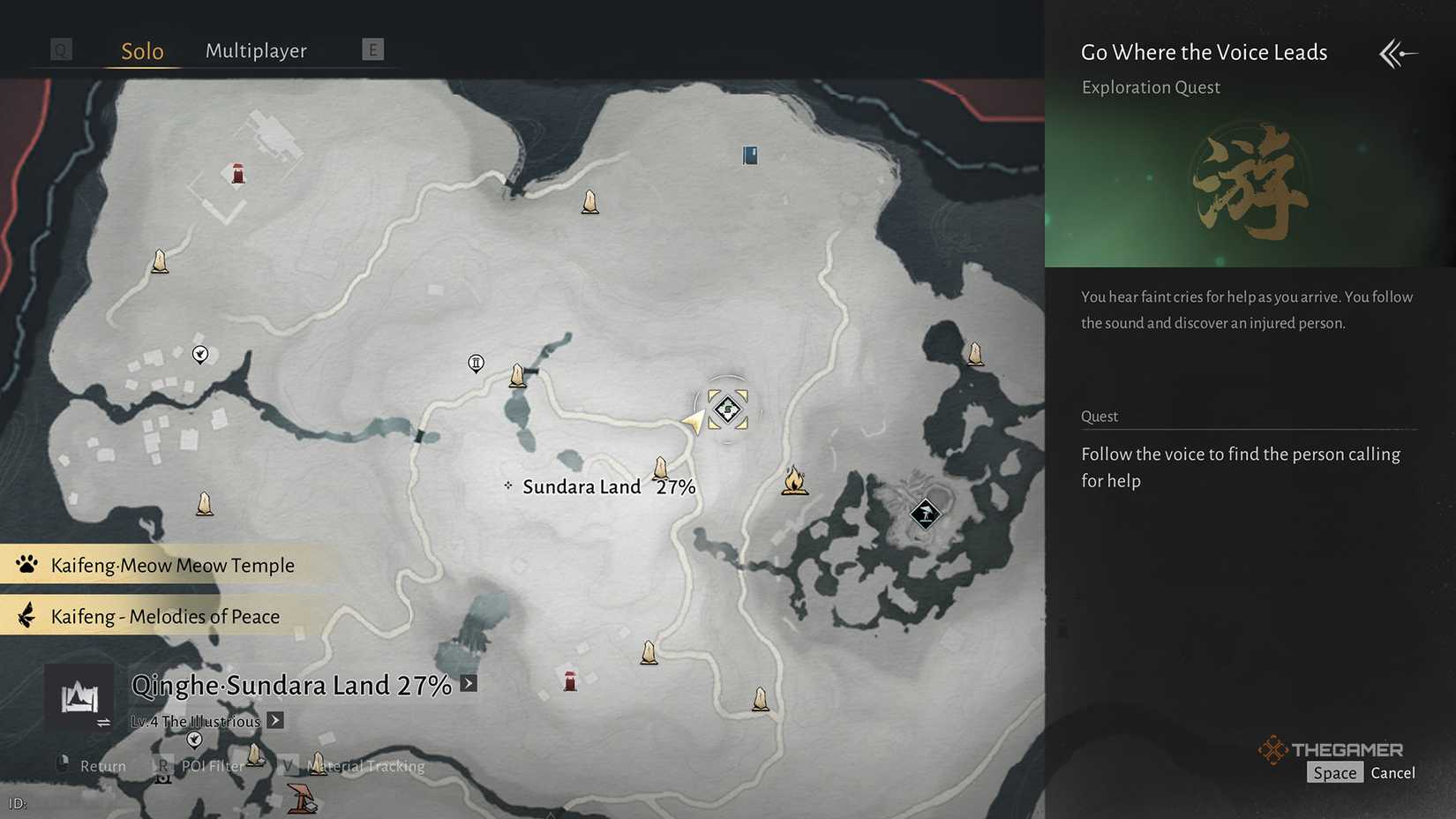The image size is (1456, 819).
Task: Click the circled II numeral marker on the map
Action: tap(476, 363)
